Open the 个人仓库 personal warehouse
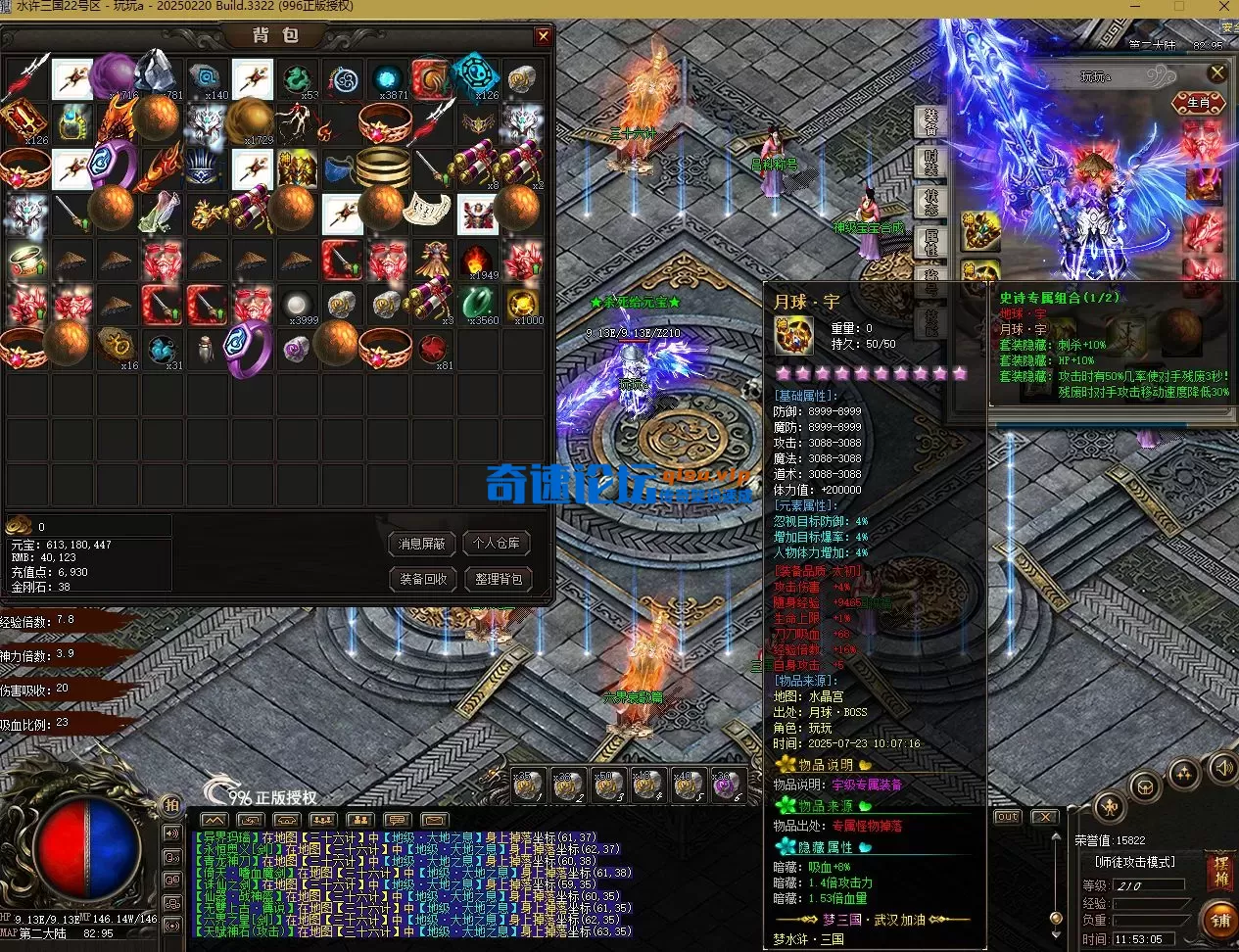 [x=497, y=544]
